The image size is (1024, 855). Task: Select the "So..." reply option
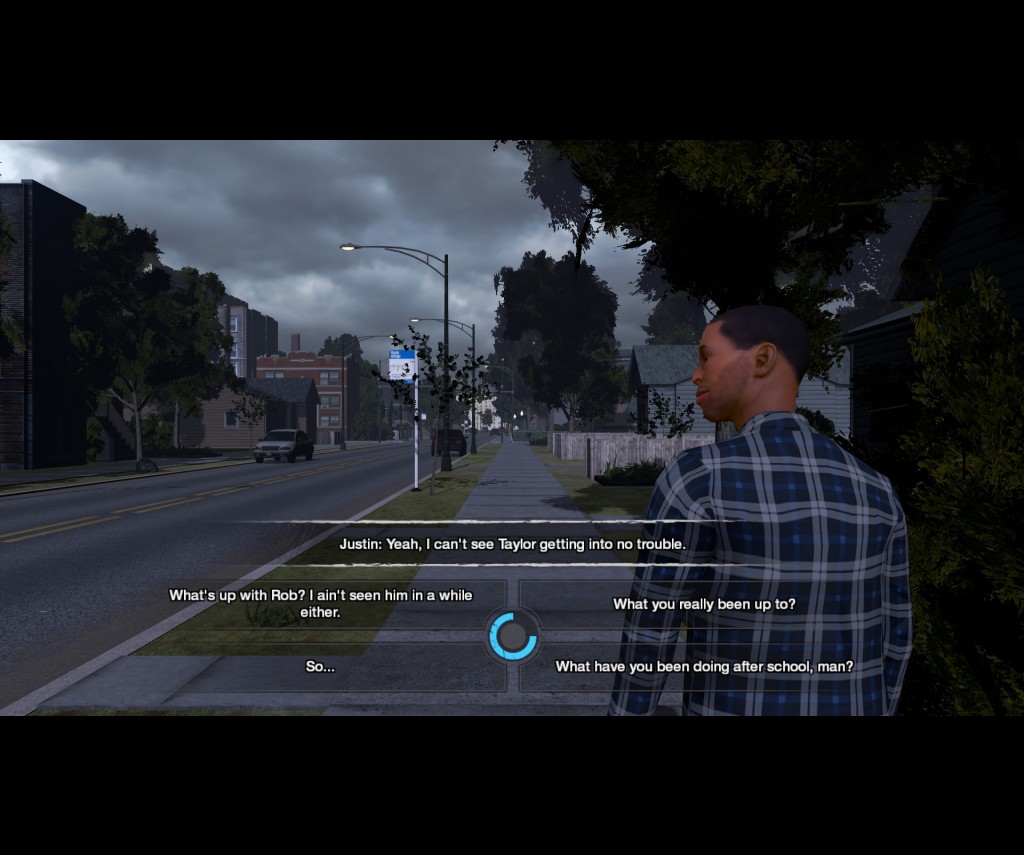click(x=320, y=666)
